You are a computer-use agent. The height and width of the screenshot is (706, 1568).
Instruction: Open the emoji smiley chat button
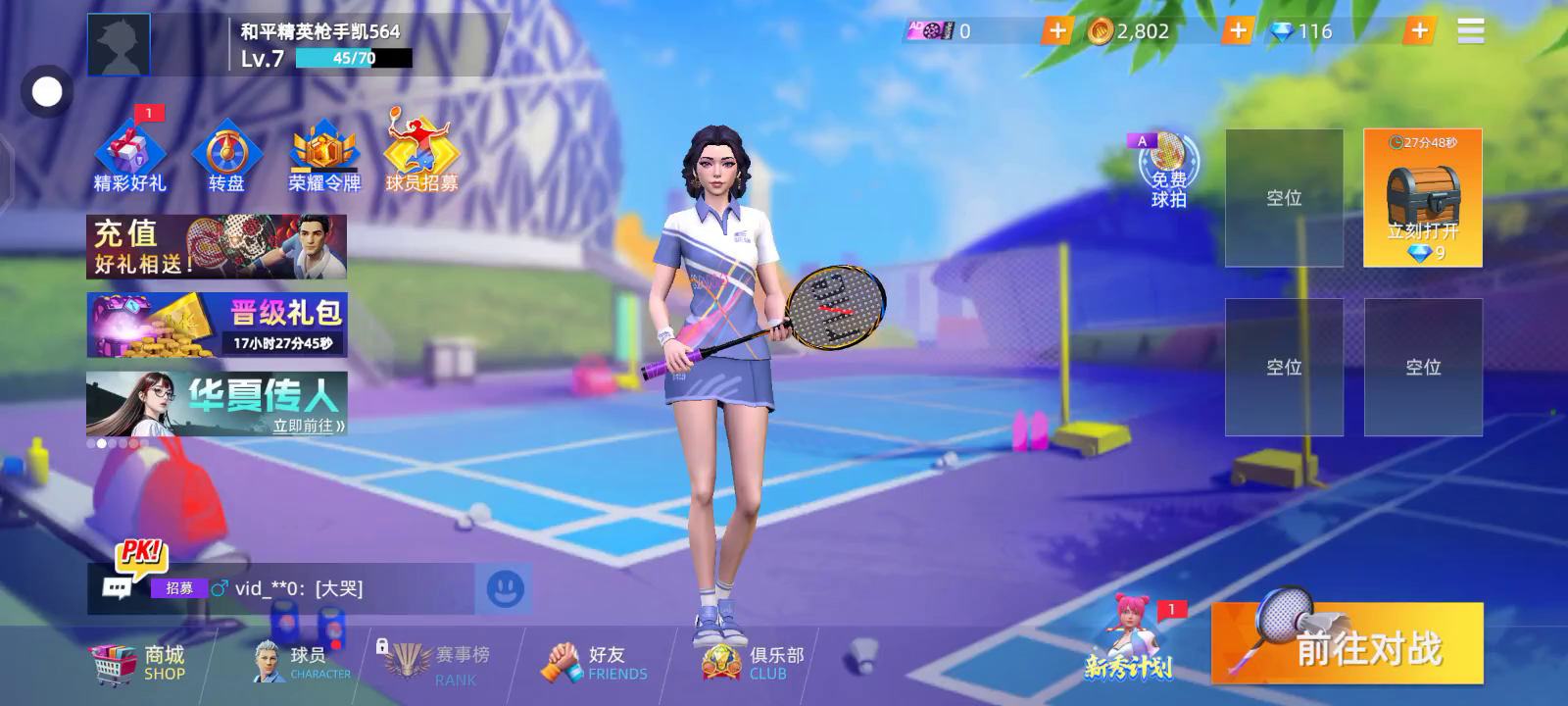coord(505,588)
